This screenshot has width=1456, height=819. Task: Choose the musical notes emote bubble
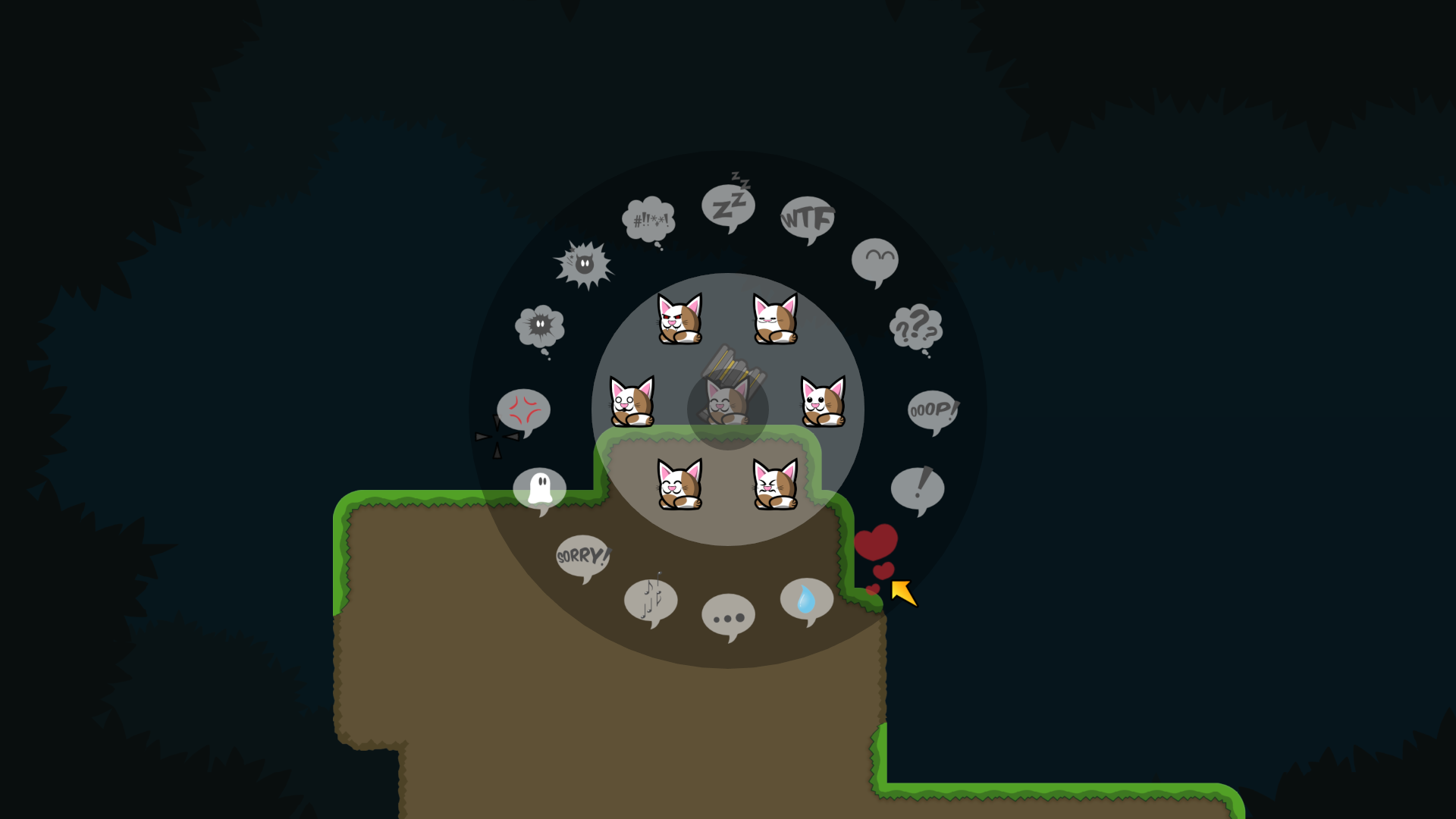[x=651, y=599]
